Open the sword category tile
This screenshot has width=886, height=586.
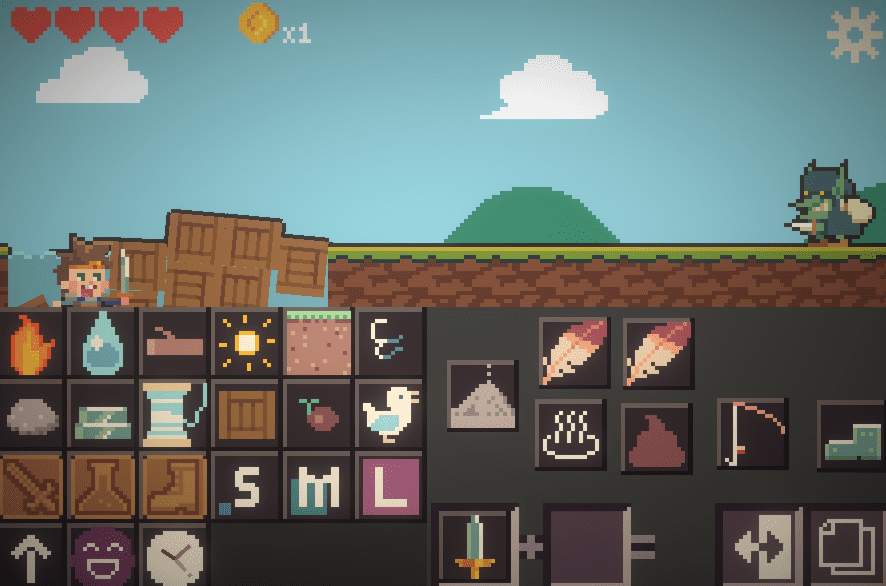tap(32, 486)
